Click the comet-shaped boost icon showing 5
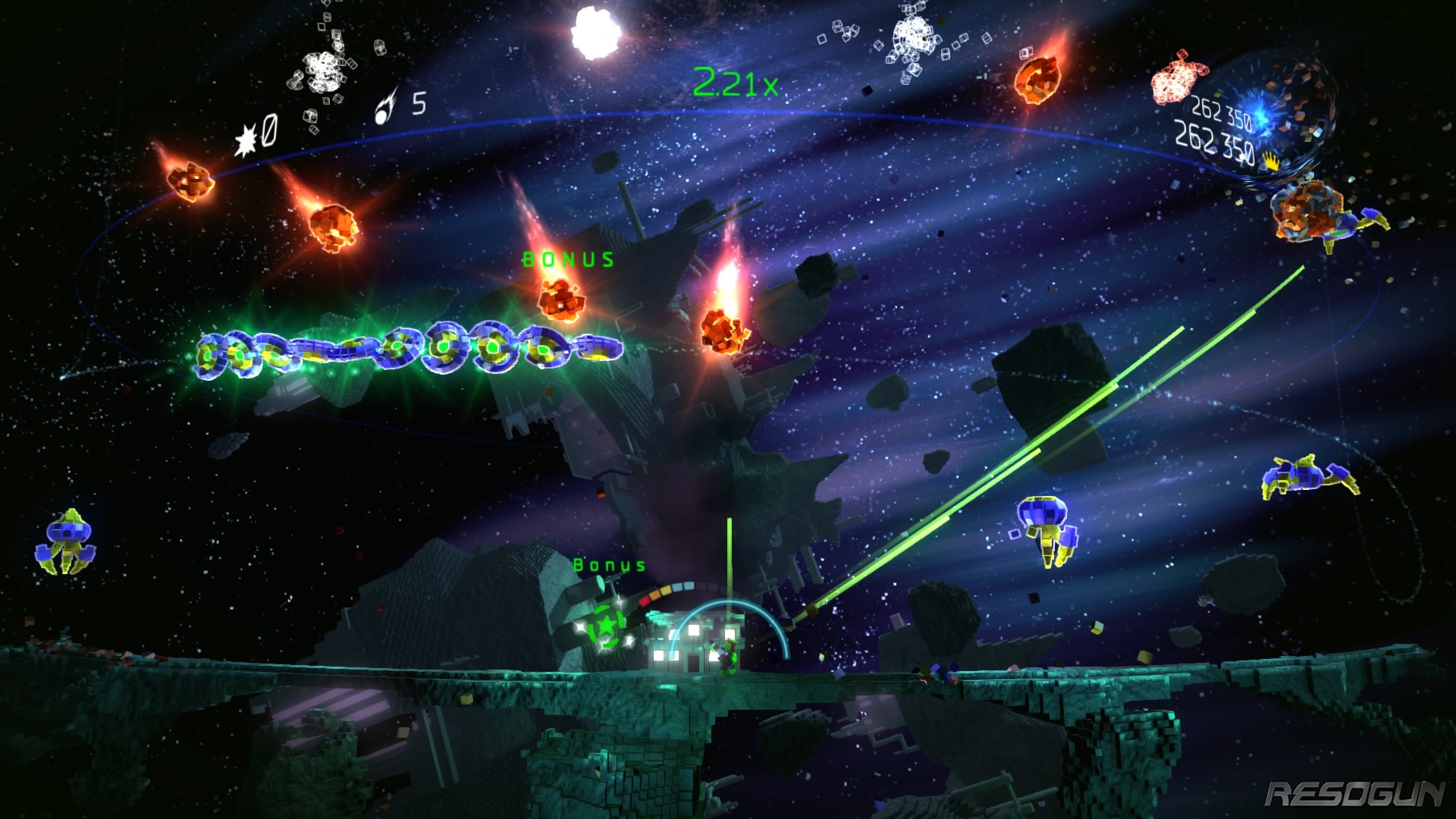This screenshot has height=819, width=1456. [387, 105]
